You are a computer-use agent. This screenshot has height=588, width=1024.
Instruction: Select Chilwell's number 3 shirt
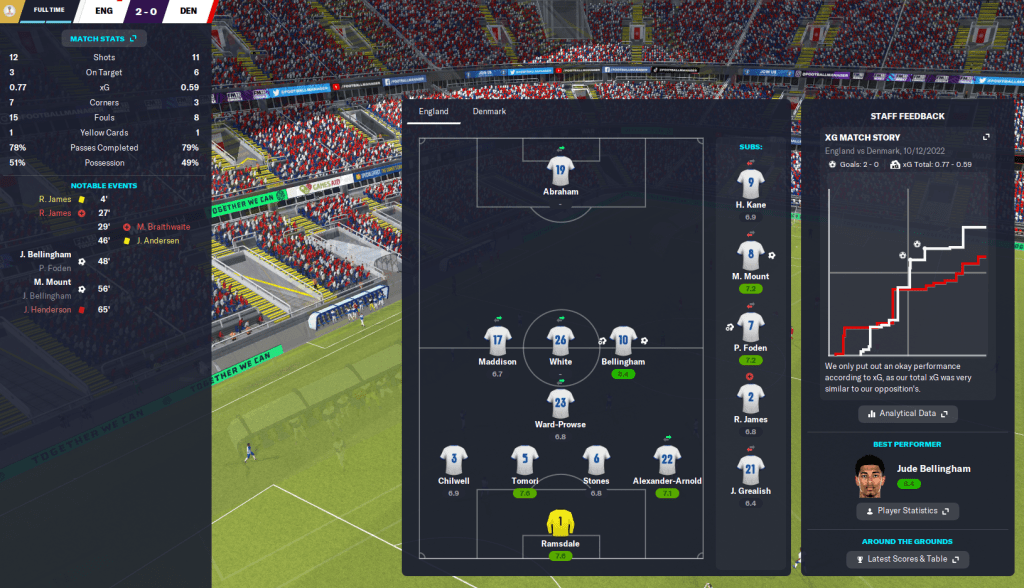tap(454, 459)
